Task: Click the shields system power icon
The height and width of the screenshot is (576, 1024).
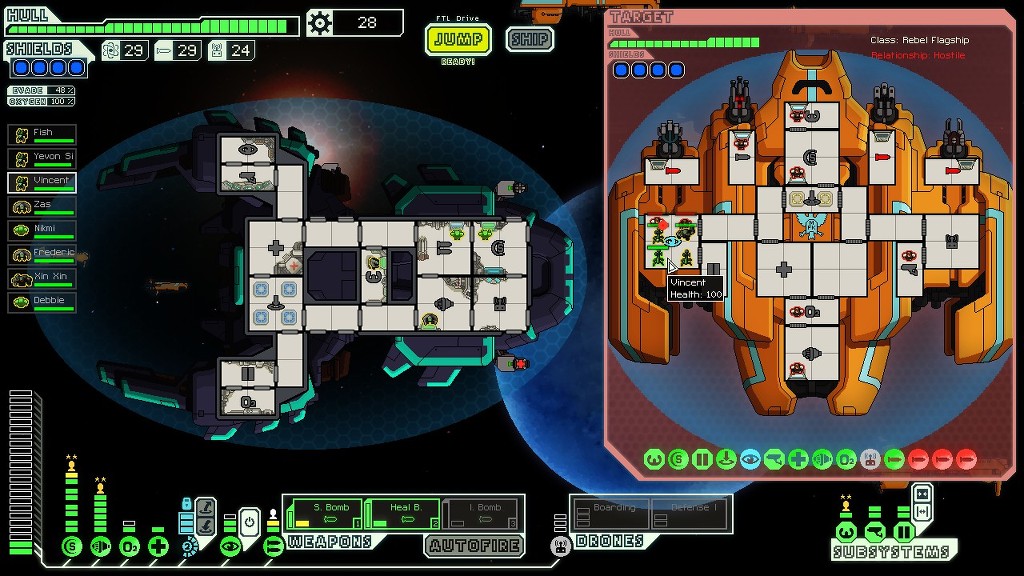Action: coord(71,546)
